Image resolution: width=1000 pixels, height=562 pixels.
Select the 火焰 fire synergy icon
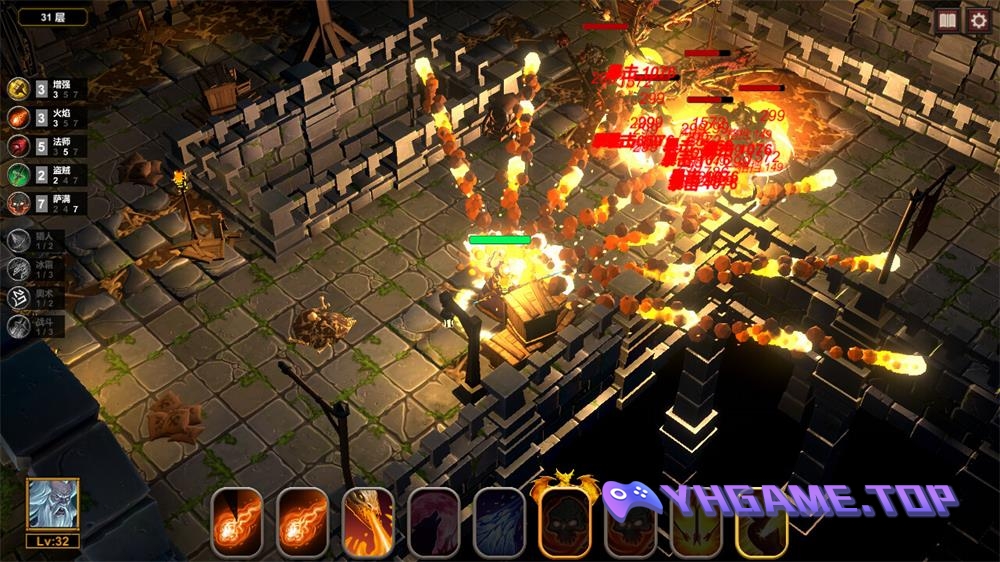18,118
